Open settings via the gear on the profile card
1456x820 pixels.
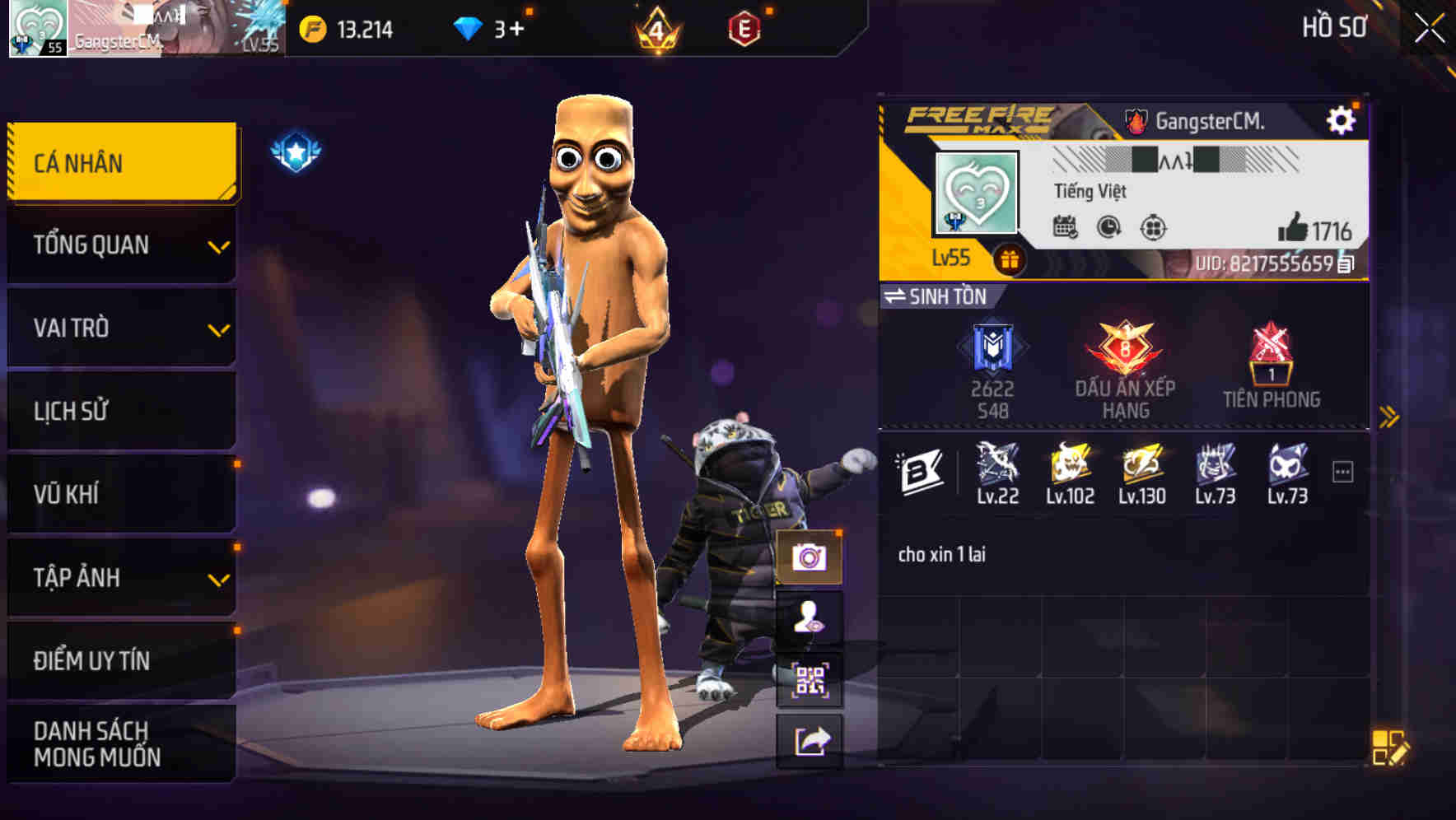(1342, 119)
